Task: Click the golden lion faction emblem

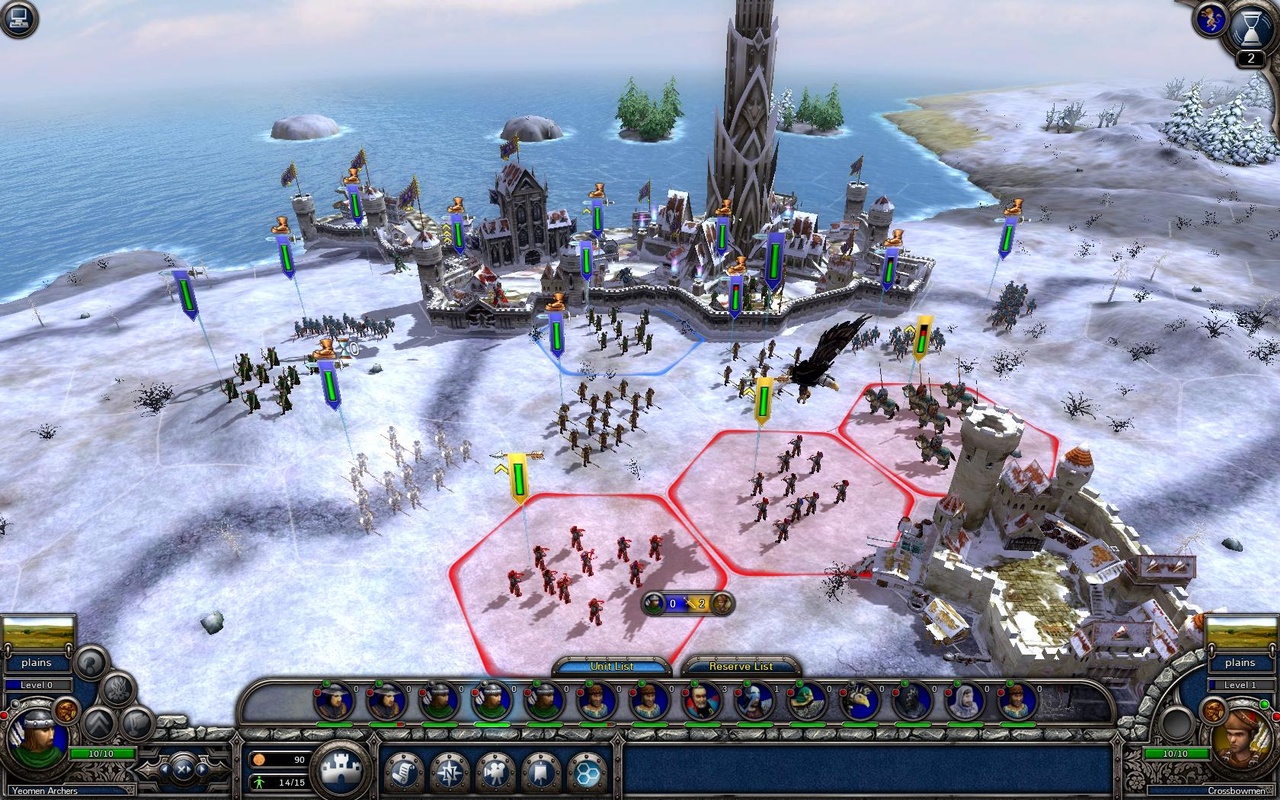Action: (x=1212, y=19)
